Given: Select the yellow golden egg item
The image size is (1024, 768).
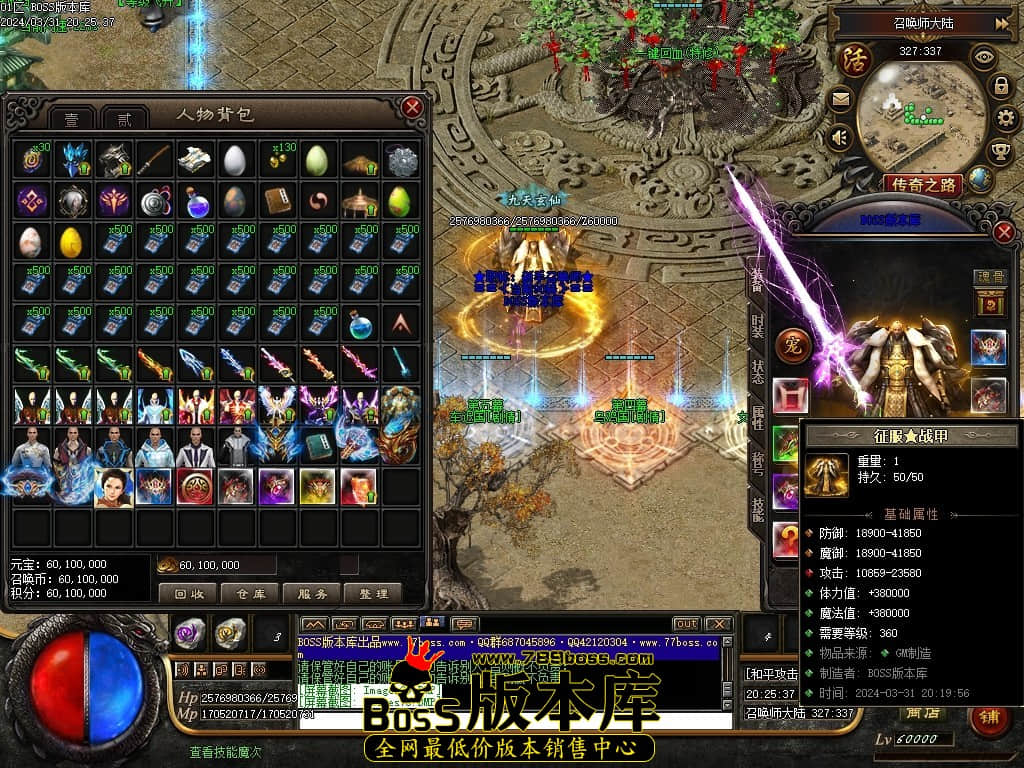Looking at the screenshot, I should [x=71, y=242].
